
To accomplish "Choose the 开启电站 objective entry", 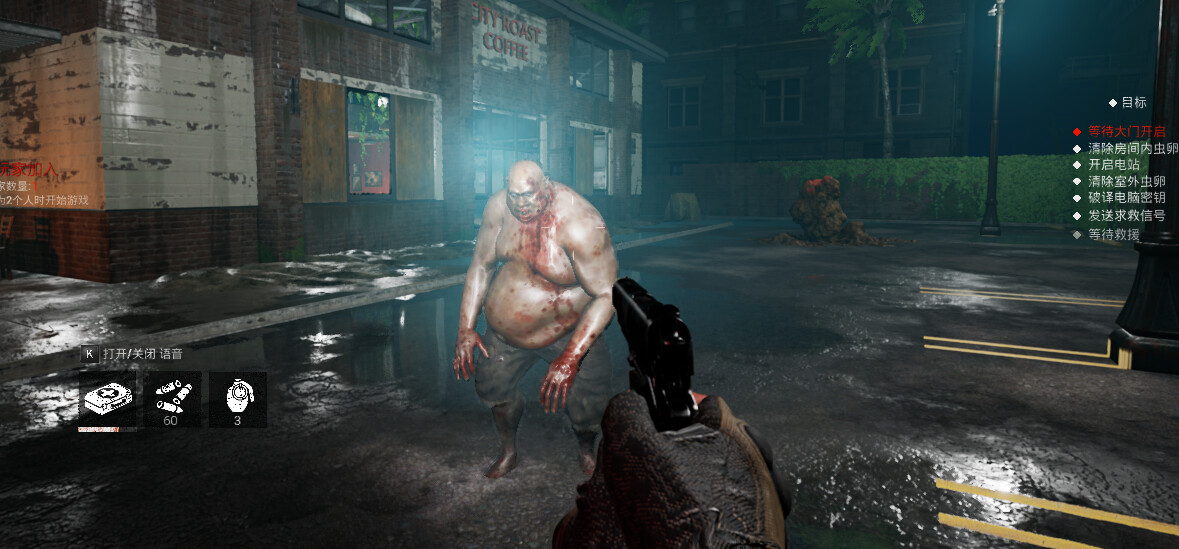I will tap(1113, 165).
